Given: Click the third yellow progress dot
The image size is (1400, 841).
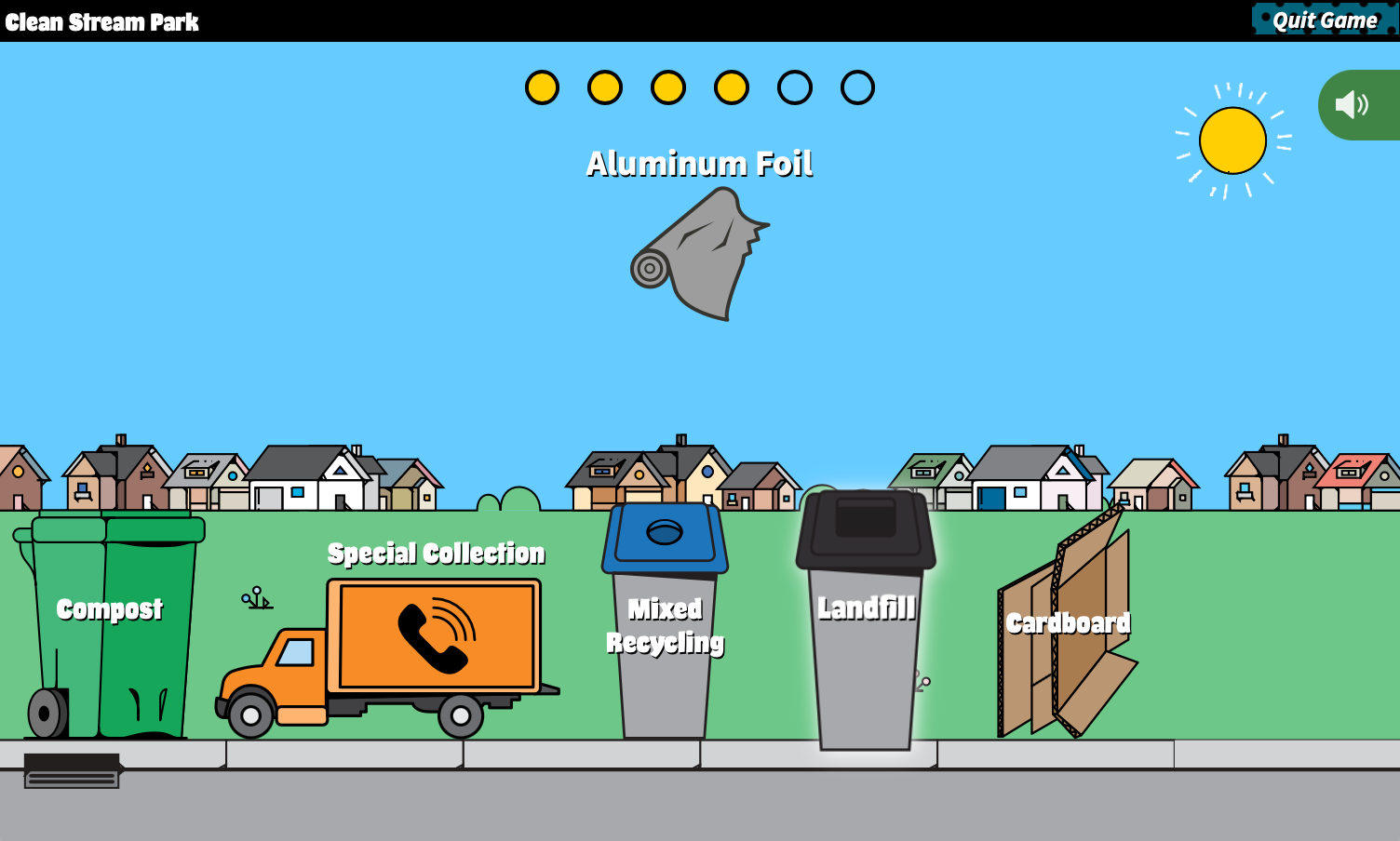Looking at the screenshot, I should (x=668, y=87).
